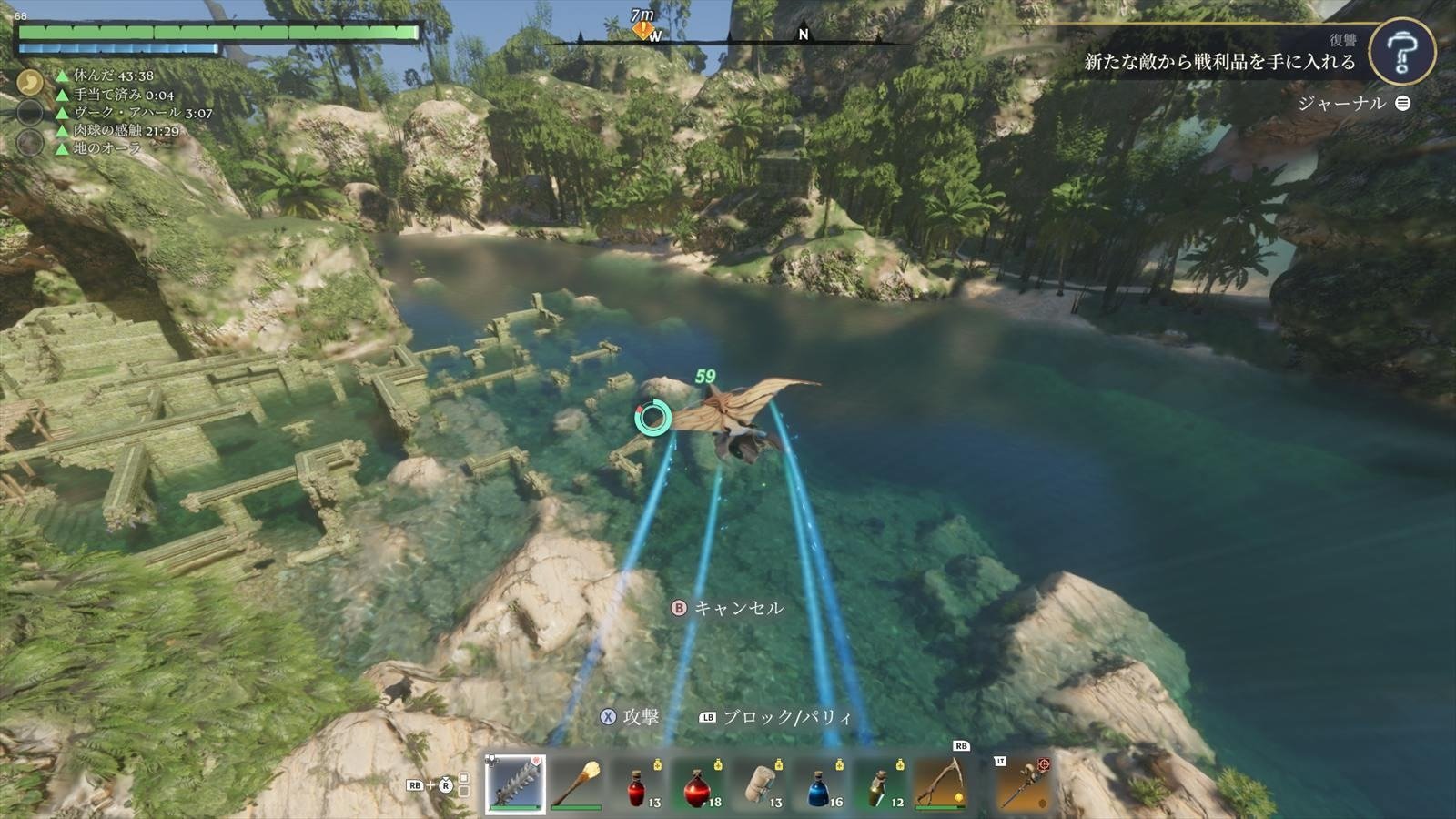
Task: Click the orange quest marker on the compass
Action: pyautogui.click(x=643, y=31)
